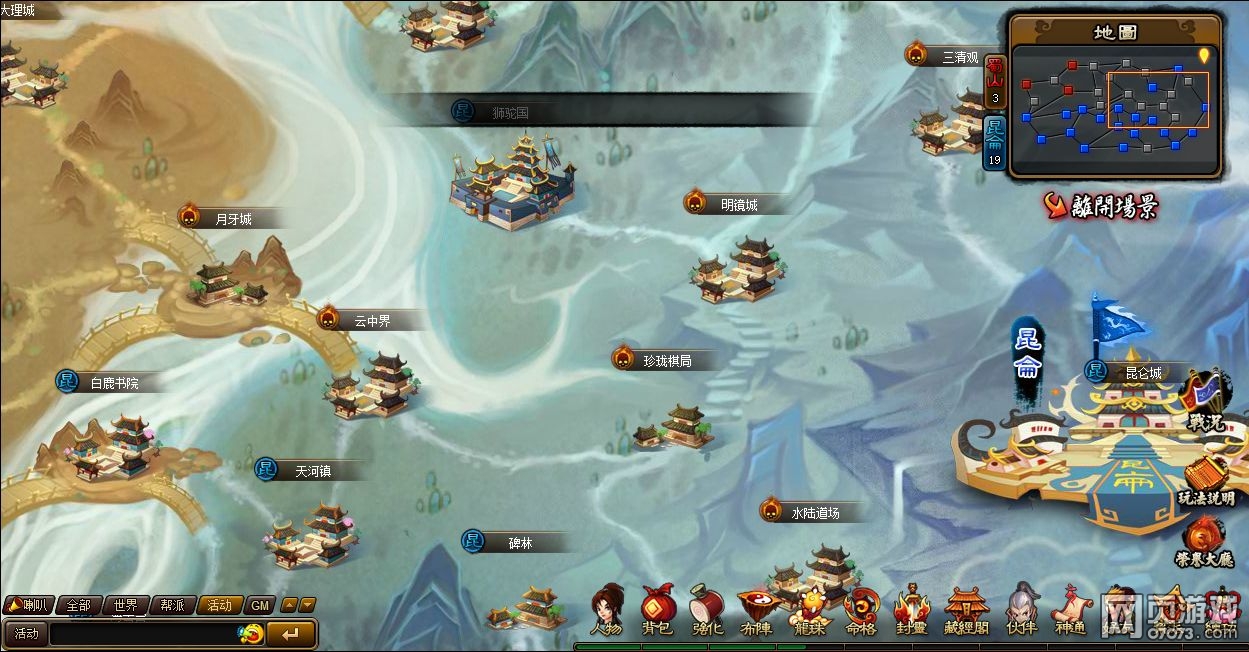Open the 布阵 formation screen

(757, 608)
